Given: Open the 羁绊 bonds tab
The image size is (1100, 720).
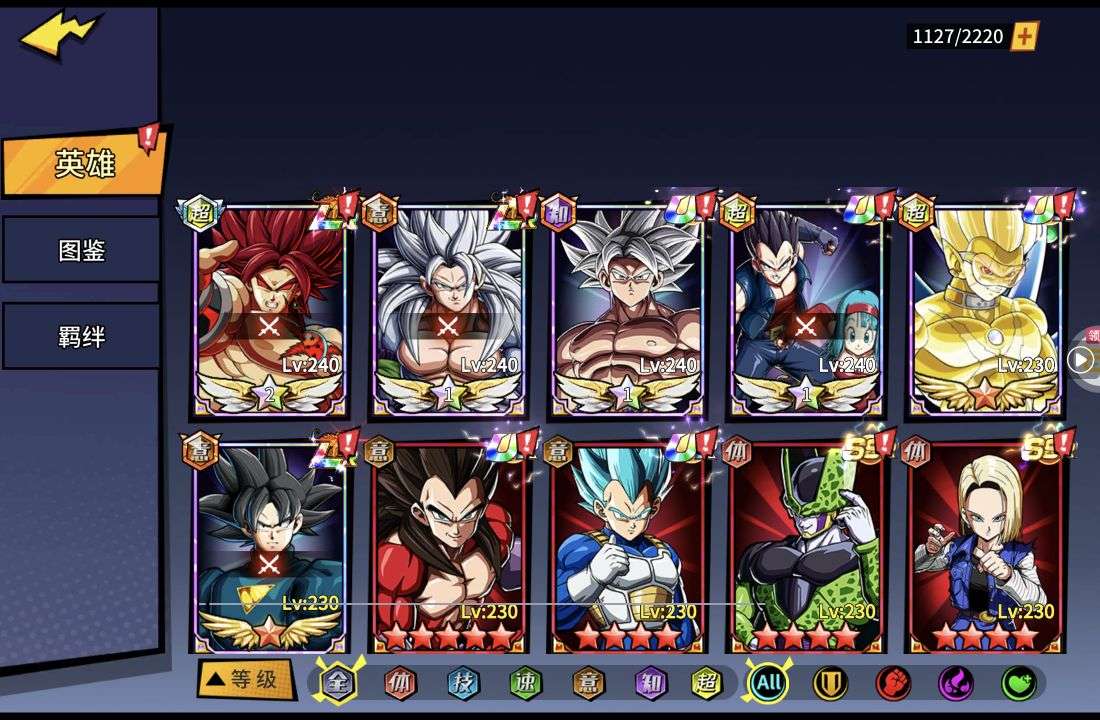Looking at the screenshot, I should (81, 336).
